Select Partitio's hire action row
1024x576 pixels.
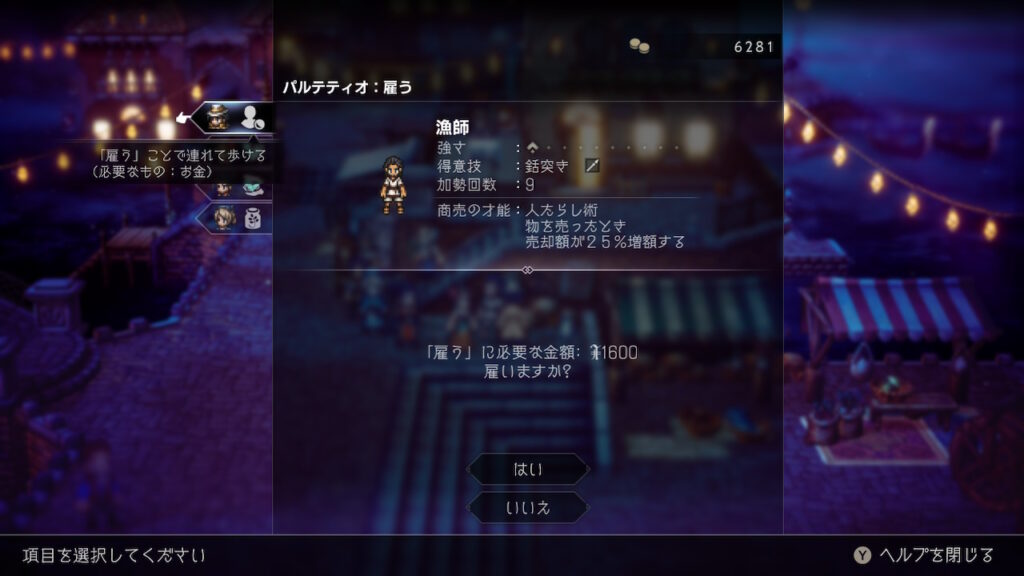click(x=234, y=118)
